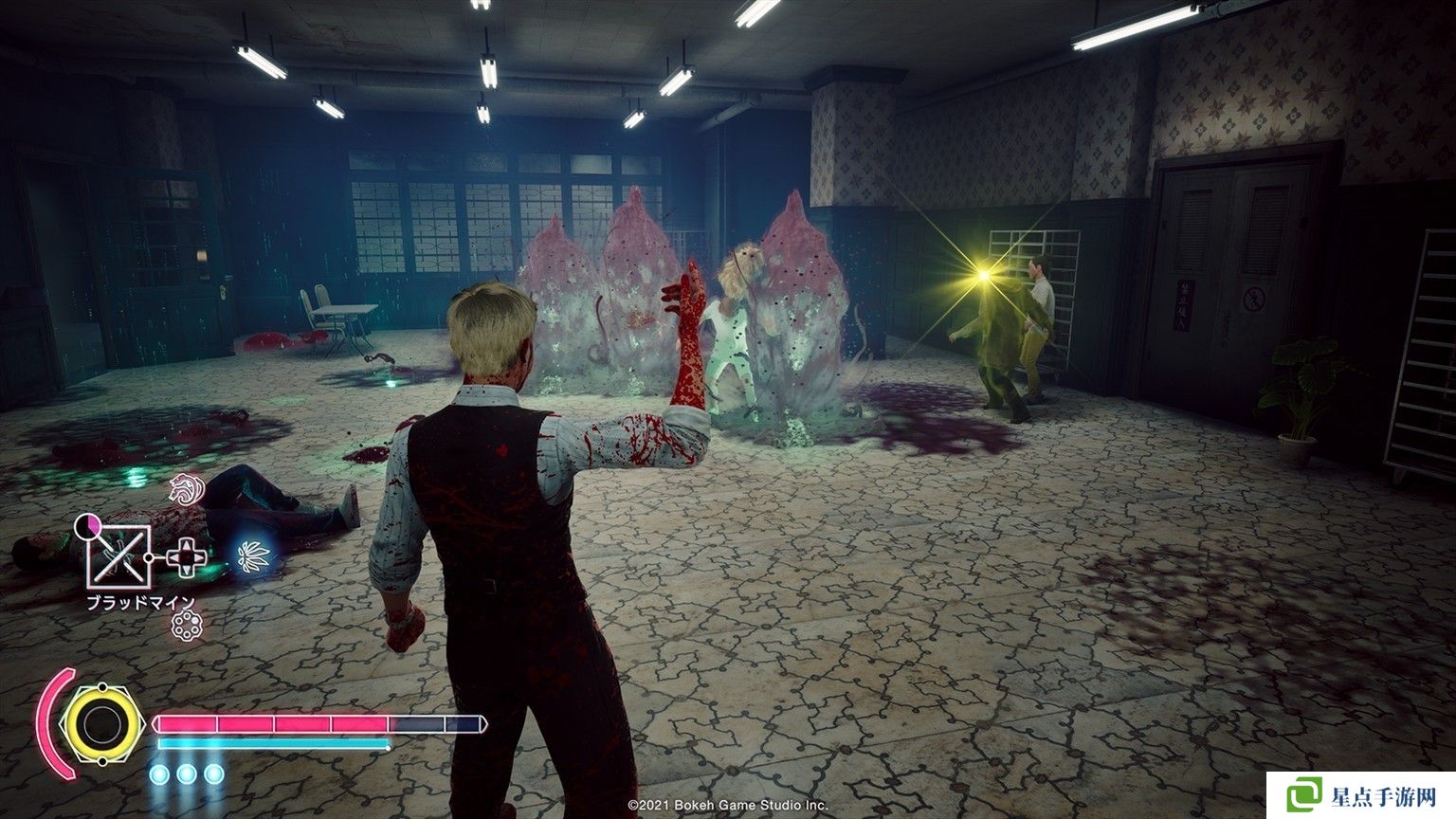Pick the revolver cylinder ability icon
1456x819 pixels.
tap(185, 624)
